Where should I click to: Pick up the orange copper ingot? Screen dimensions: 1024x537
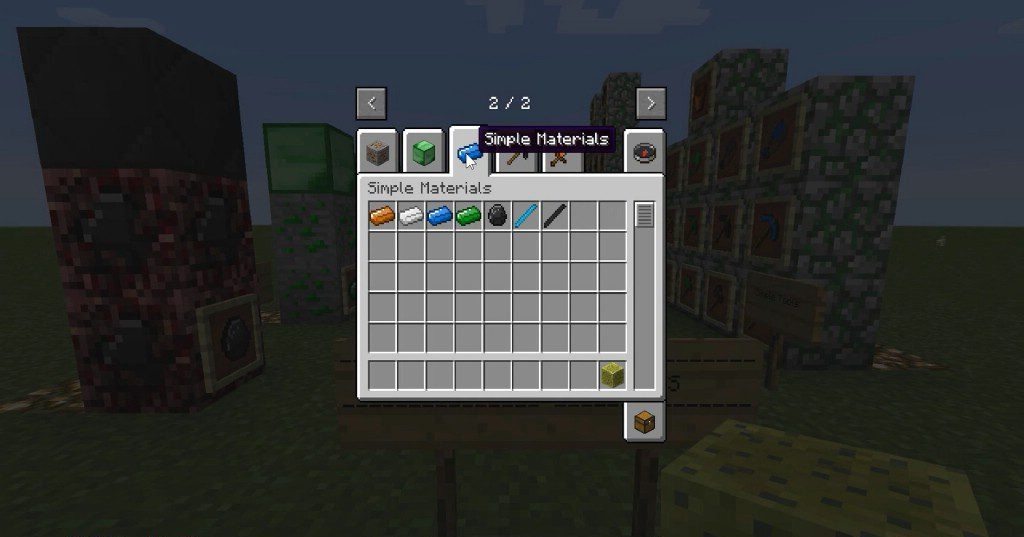coord(382,215)
